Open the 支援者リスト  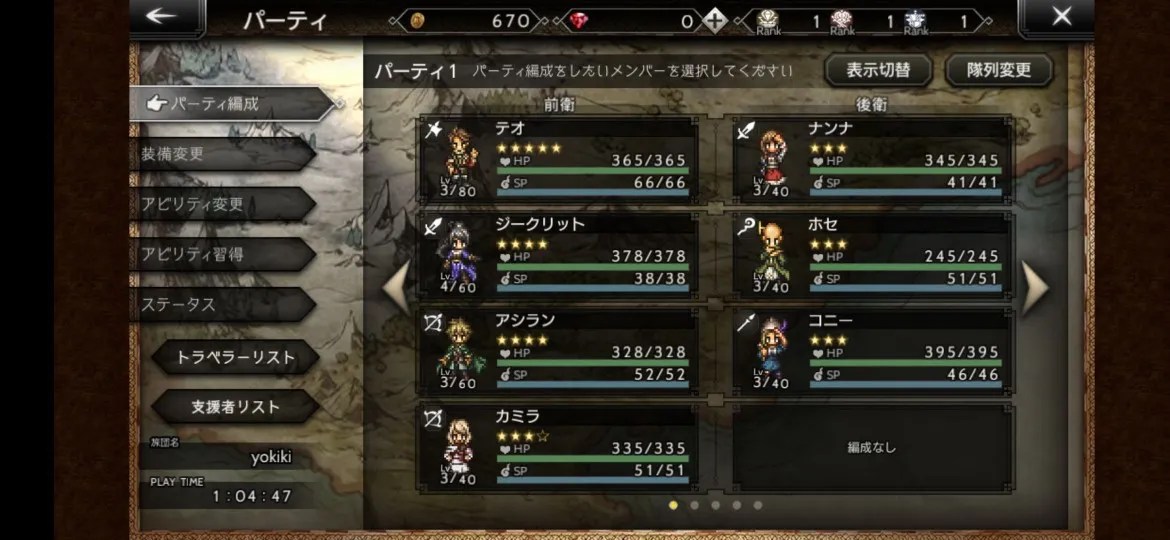tap(235, 407)
